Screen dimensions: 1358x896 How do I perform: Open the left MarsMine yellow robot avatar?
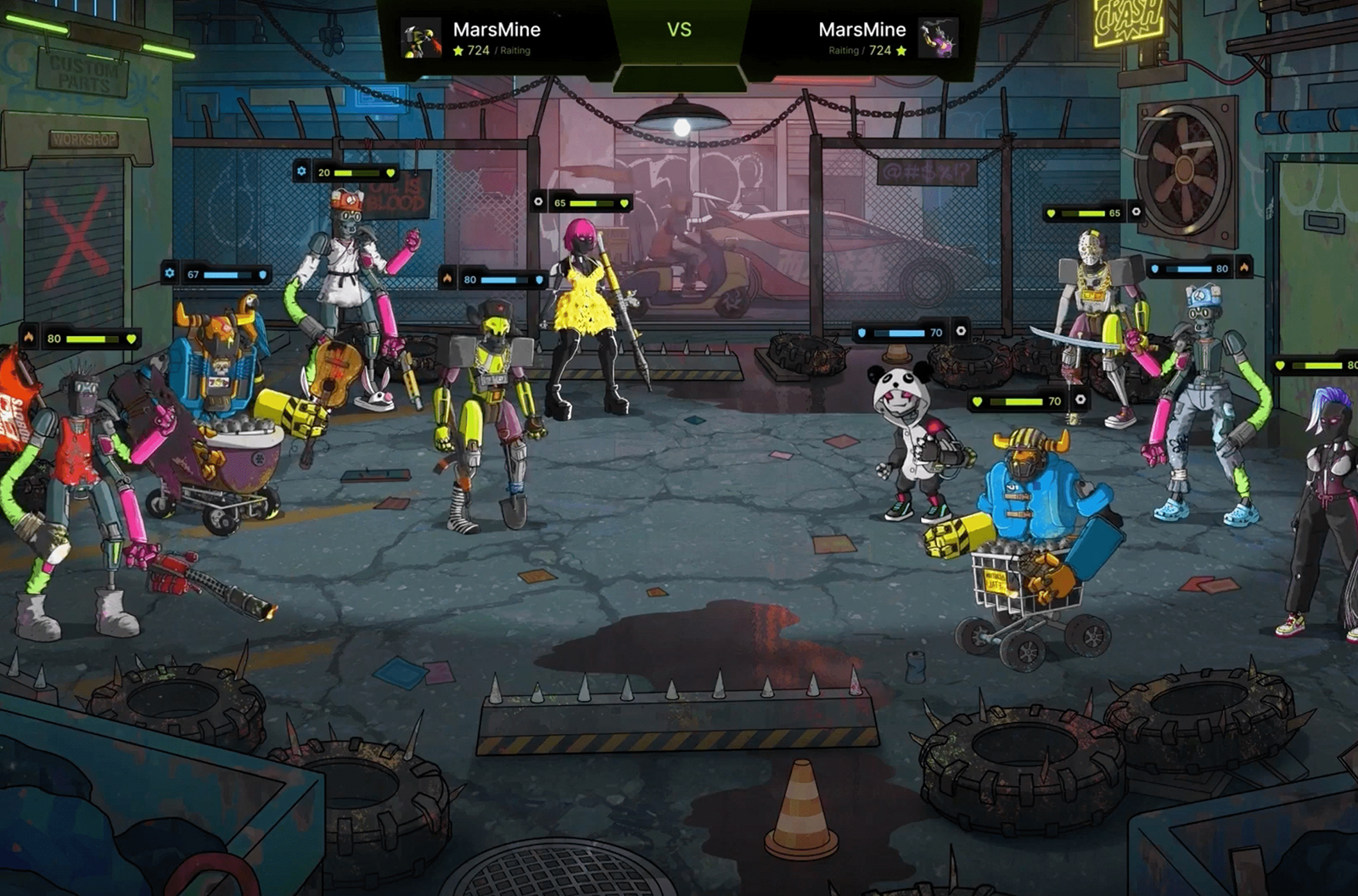click(422, 38)
